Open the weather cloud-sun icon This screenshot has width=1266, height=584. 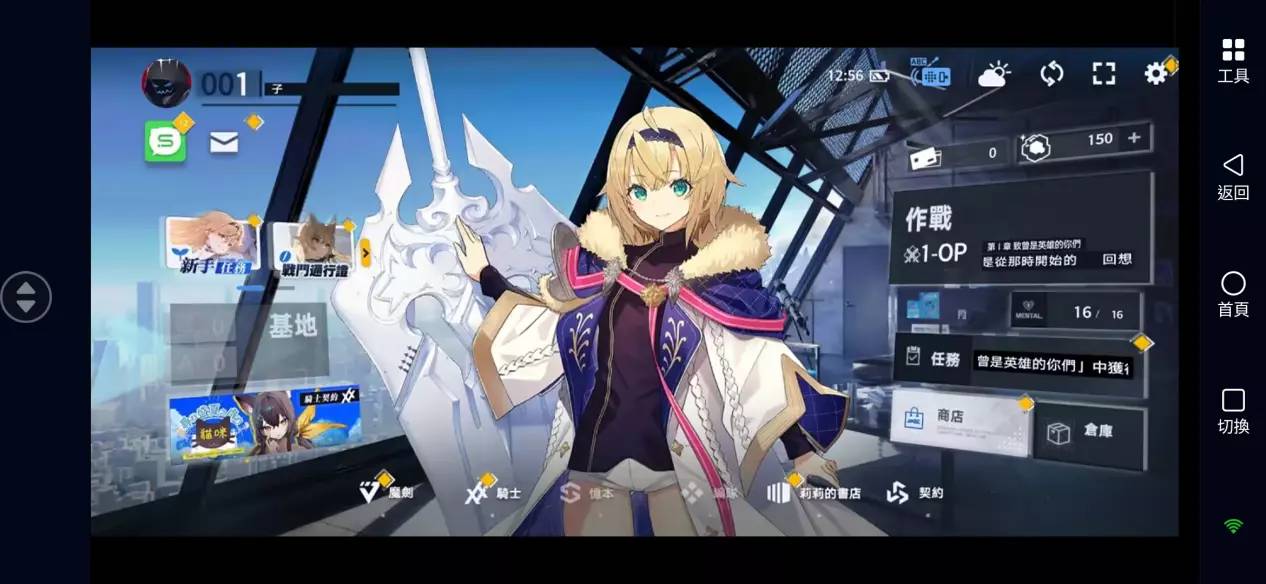click(x=994, y=74)
